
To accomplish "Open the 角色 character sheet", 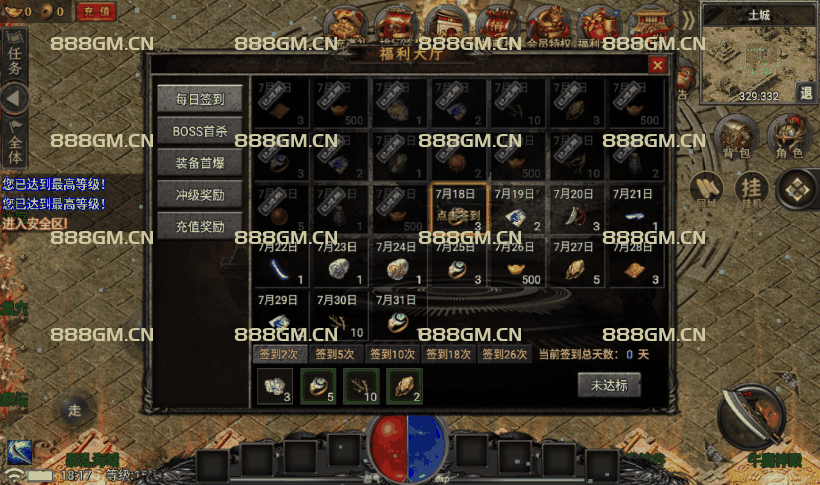I will pos(790,137).
